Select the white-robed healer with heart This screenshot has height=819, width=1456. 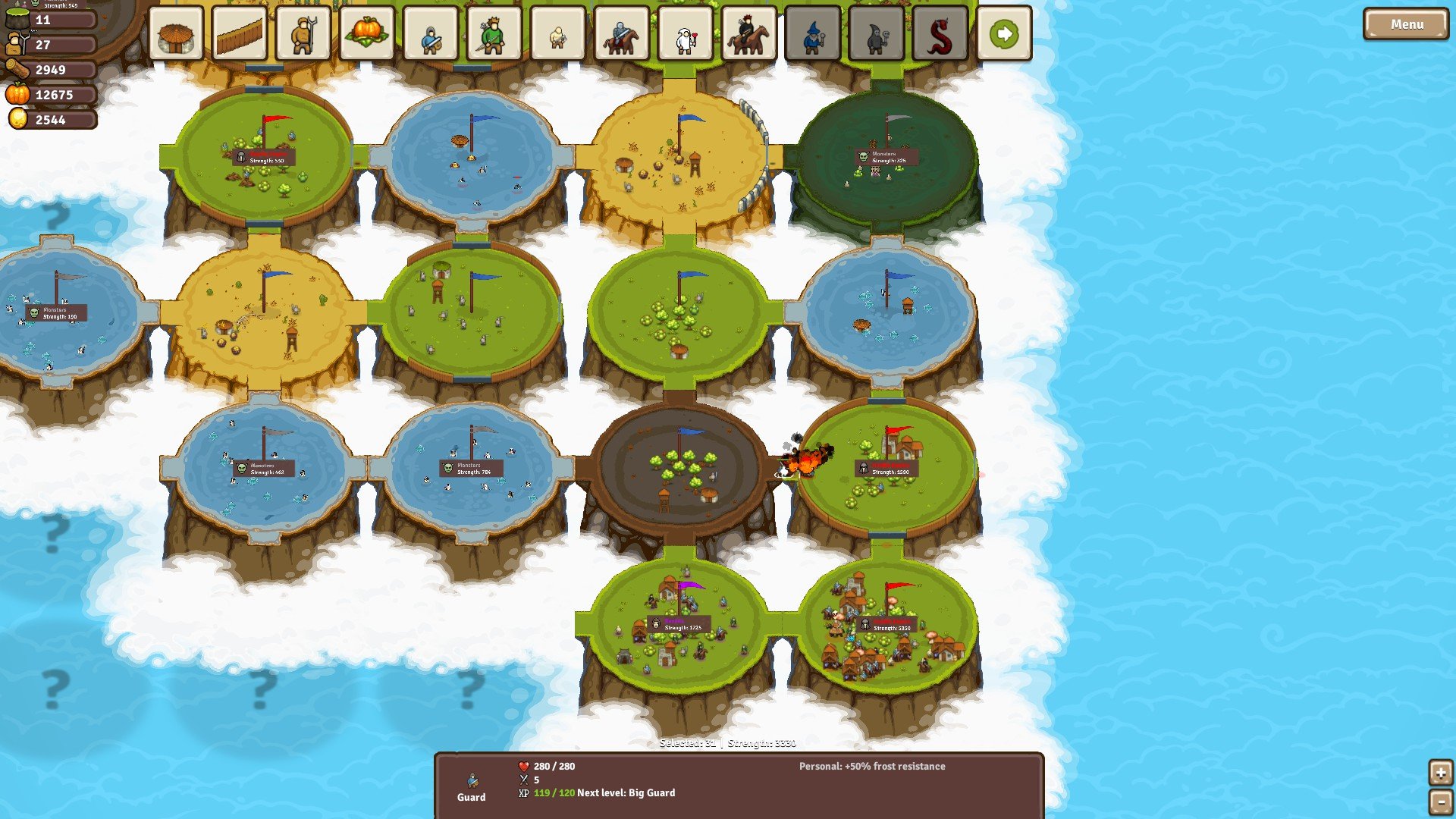click(x=686, y=34)
